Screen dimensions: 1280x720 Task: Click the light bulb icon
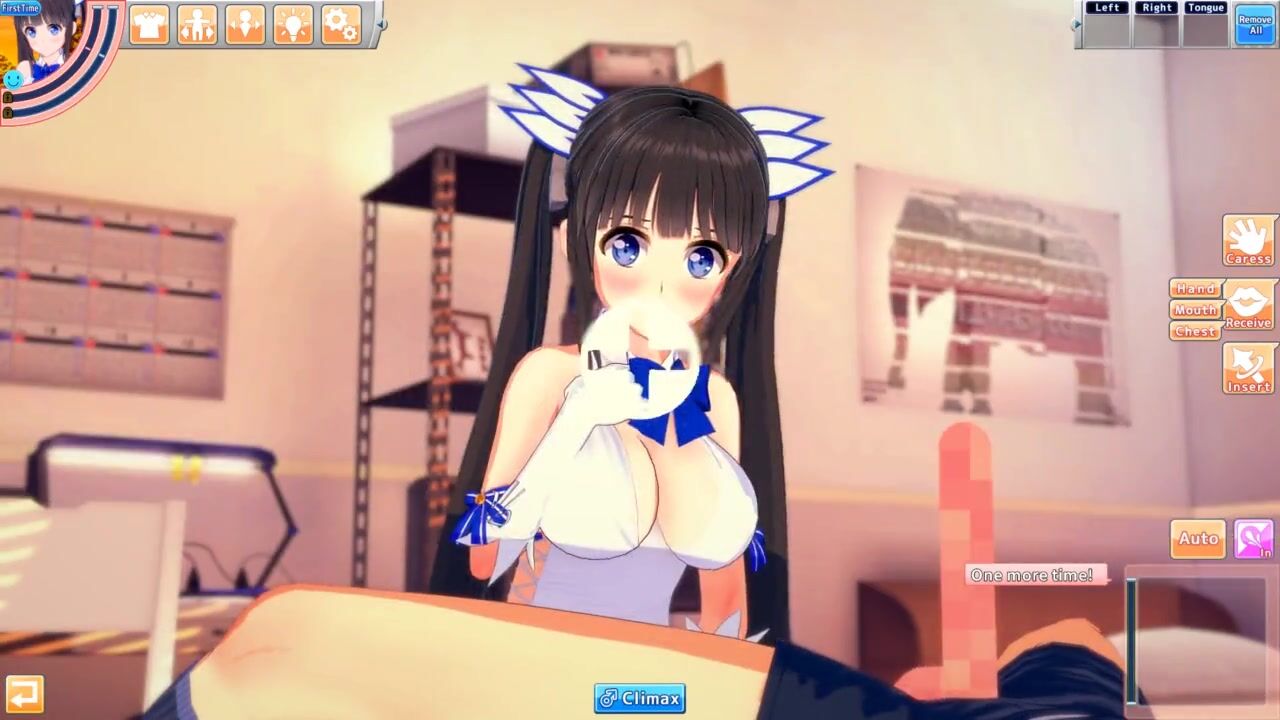[293, 25]
